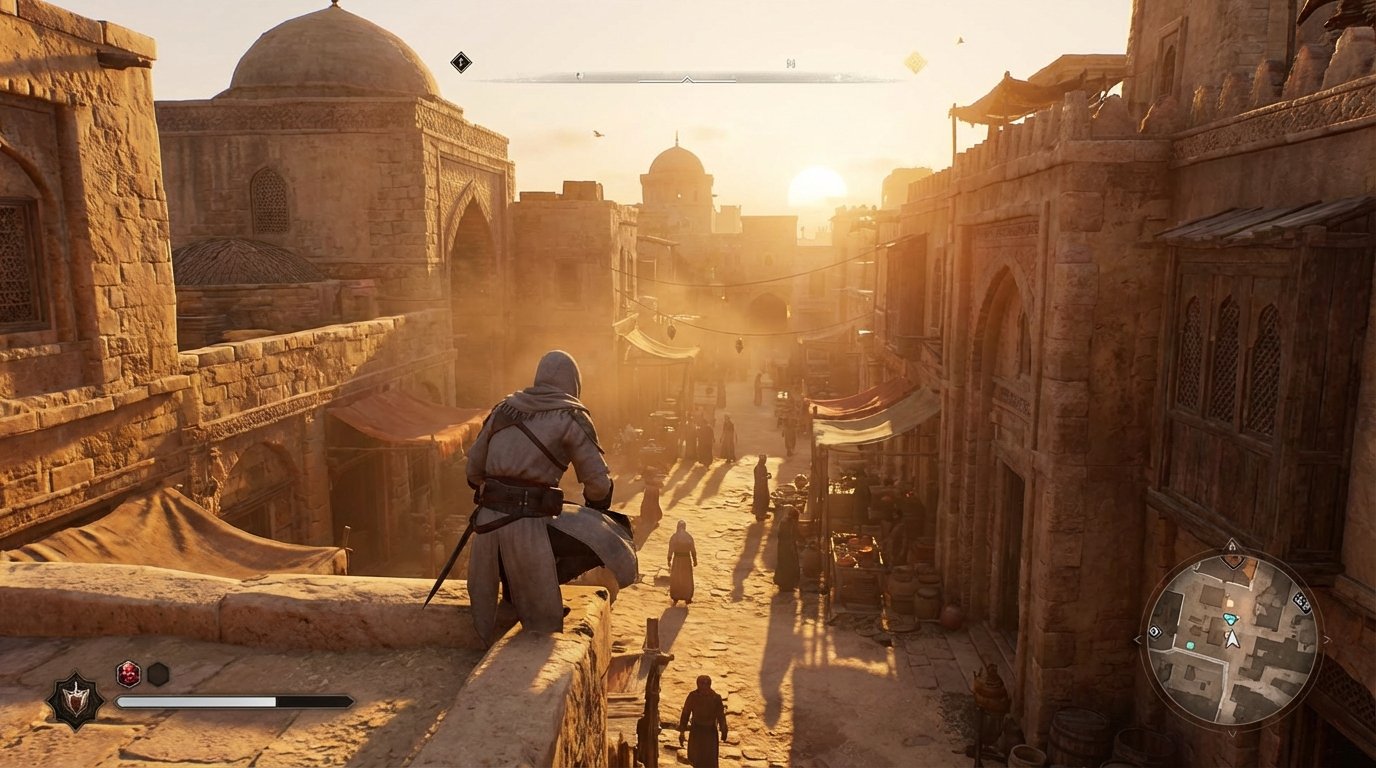Click the red throwing-knife tool slot
1376x768 pixels.
[x=127, y=674]
